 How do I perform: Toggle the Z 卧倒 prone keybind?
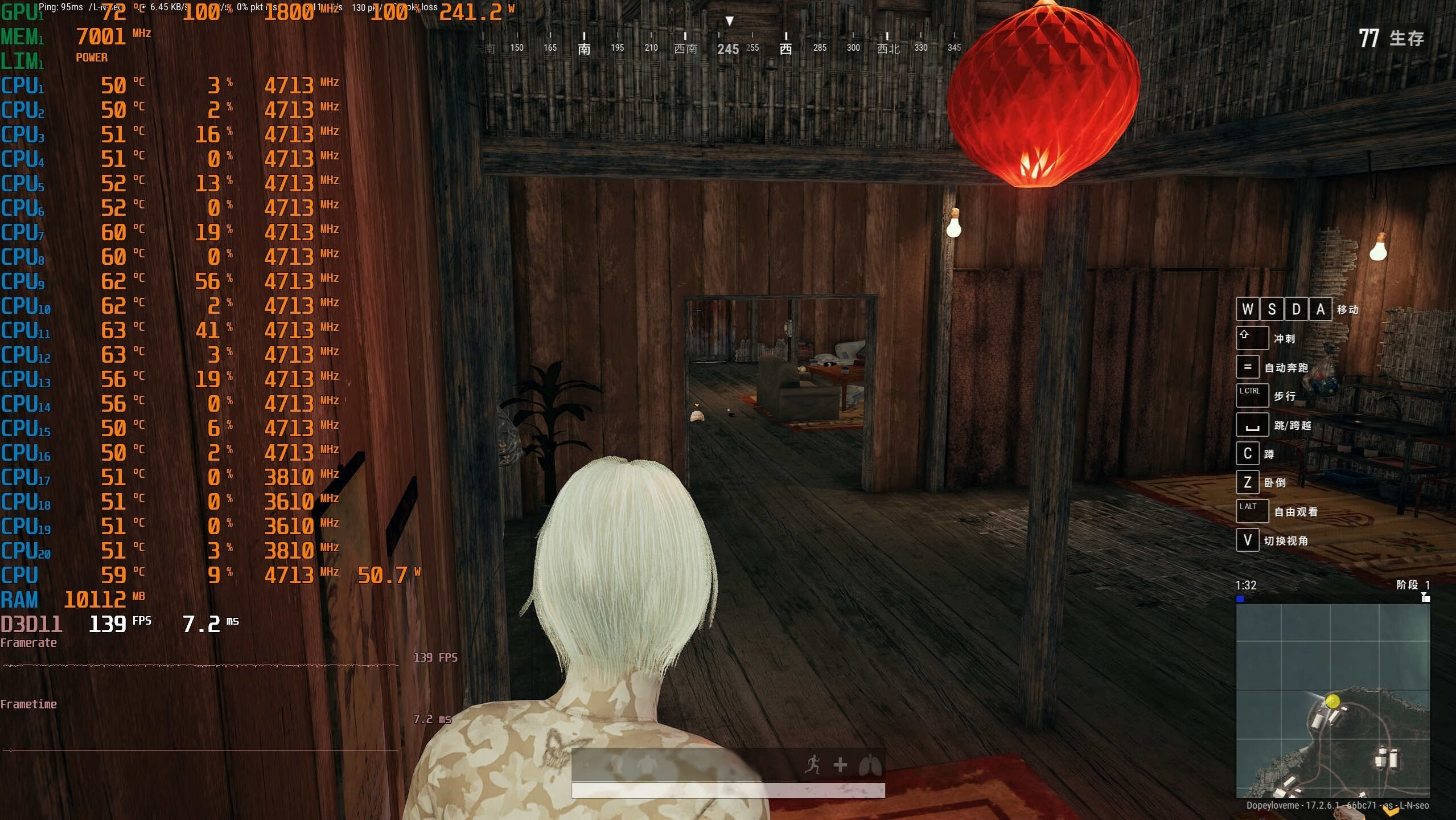pyautogui.click(x=1248, y=482)
